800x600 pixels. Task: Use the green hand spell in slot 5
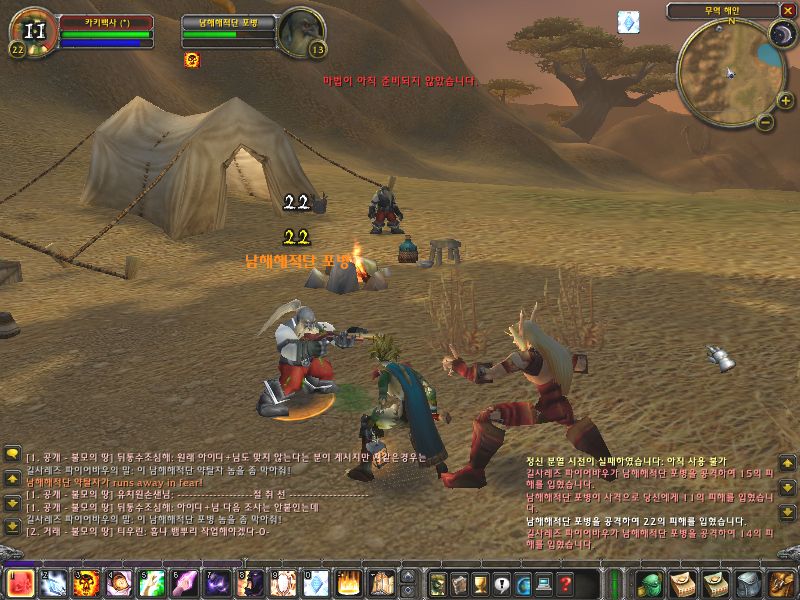click(154, 583)
